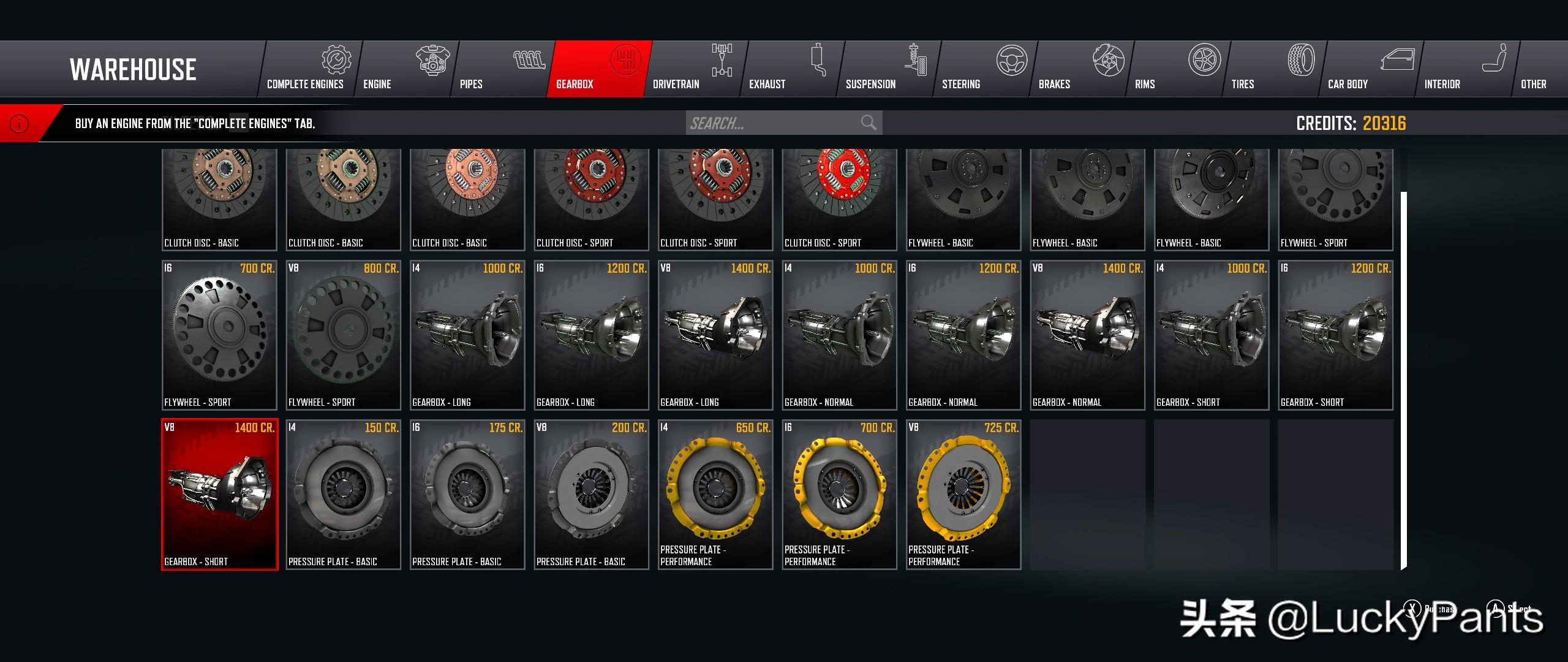Open the Car Body tab
1568x662 pixels.
click(1370, 69)
